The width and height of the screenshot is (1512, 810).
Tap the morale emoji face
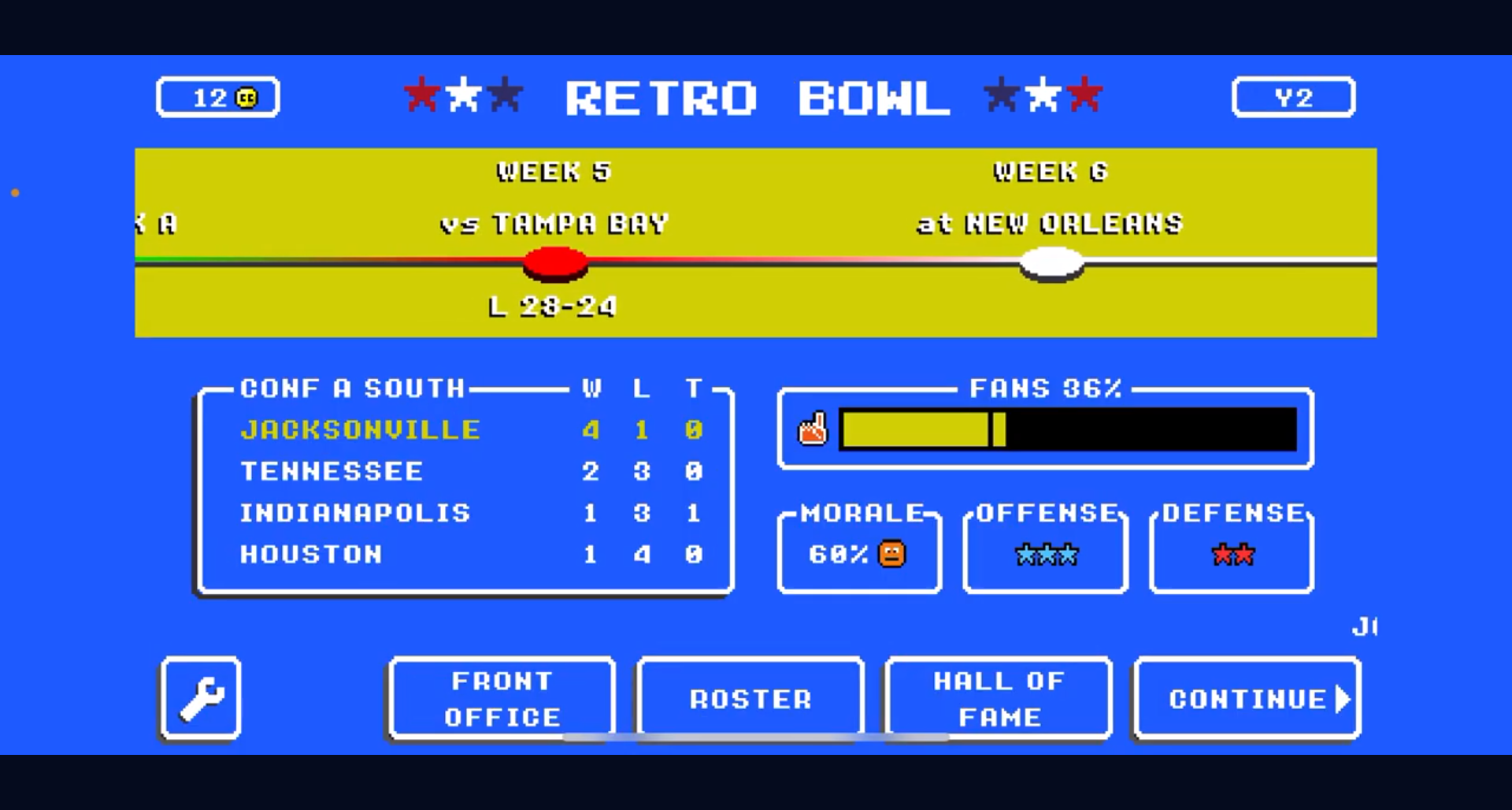pos(890,554)
